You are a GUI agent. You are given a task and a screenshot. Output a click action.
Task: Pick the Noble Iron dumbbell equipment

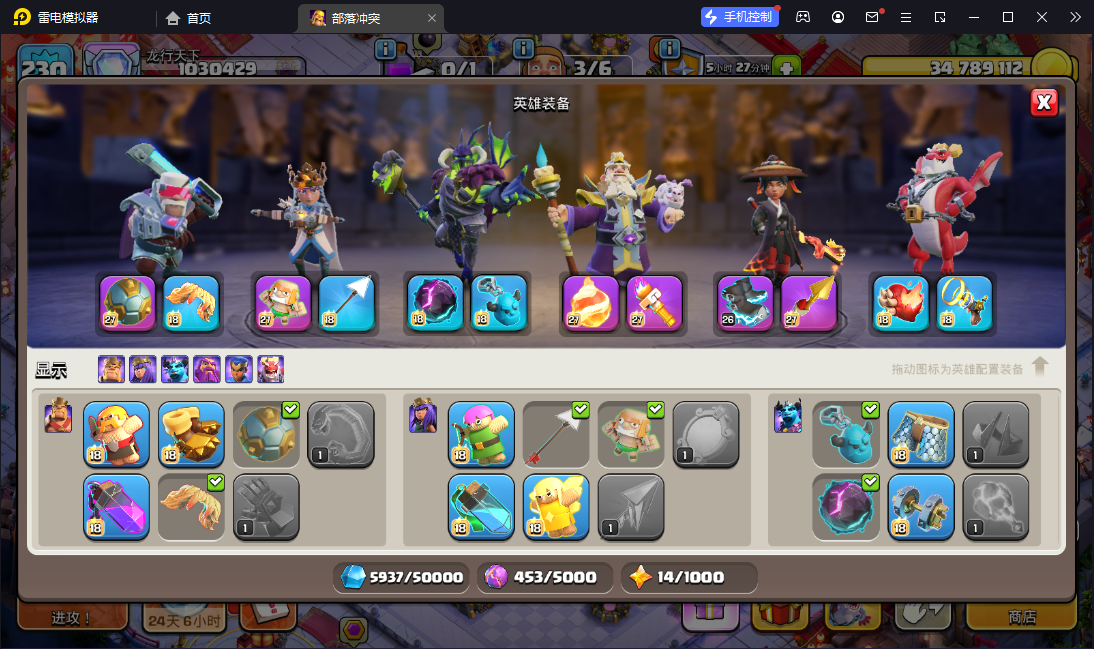(x=921, y=506)
